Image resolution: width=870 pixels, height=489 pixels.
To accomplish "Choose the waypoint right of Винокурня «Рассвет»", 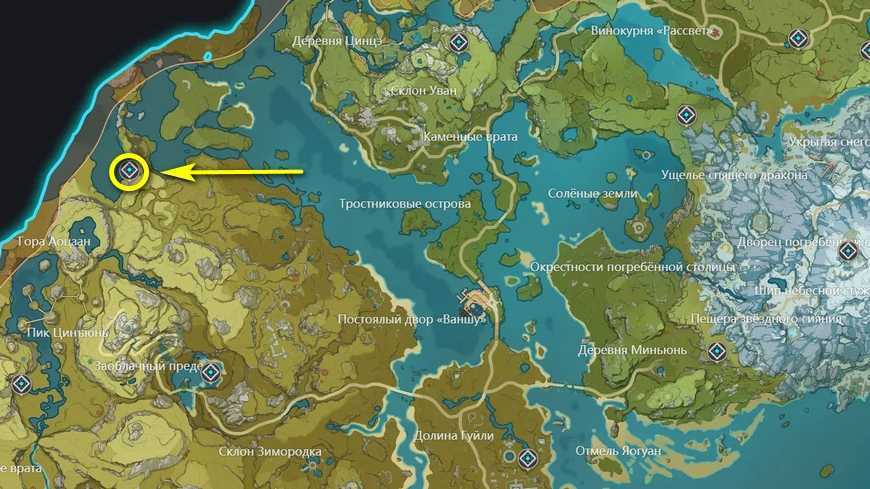I will [x=797, y=39].
